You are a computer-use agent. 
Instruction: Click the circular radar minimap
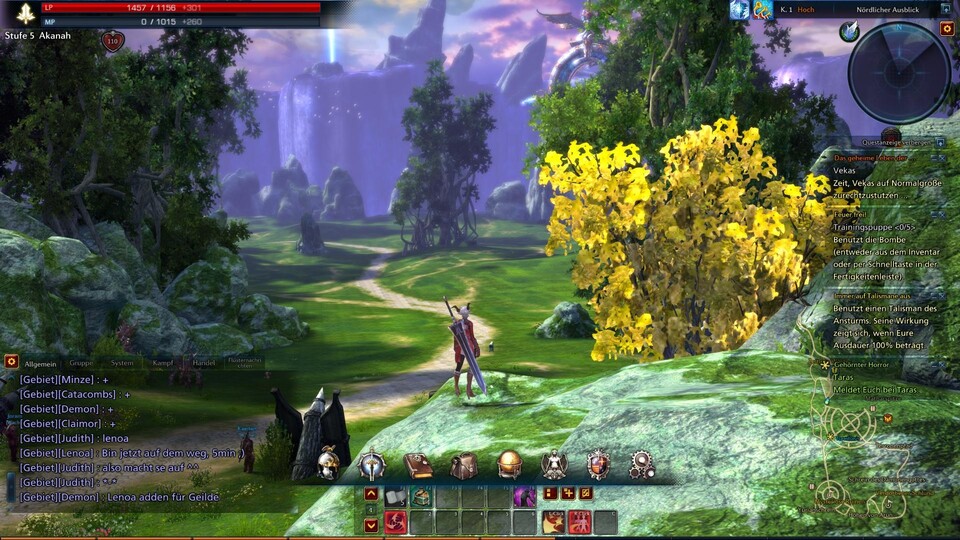pyautogui.click(x=899, y=72)
